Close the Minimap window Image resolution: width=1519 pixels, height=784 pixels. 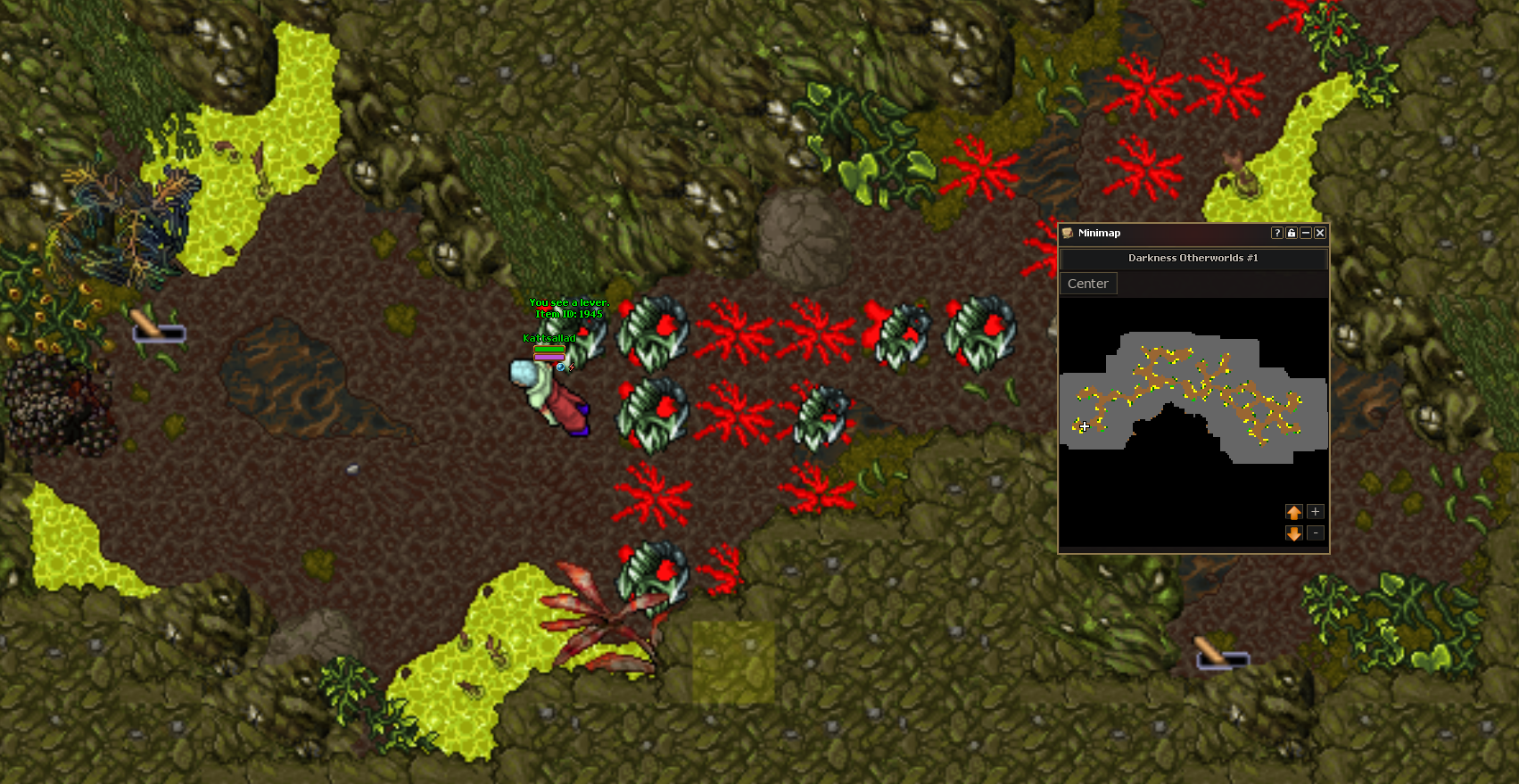click(1320, 233)
